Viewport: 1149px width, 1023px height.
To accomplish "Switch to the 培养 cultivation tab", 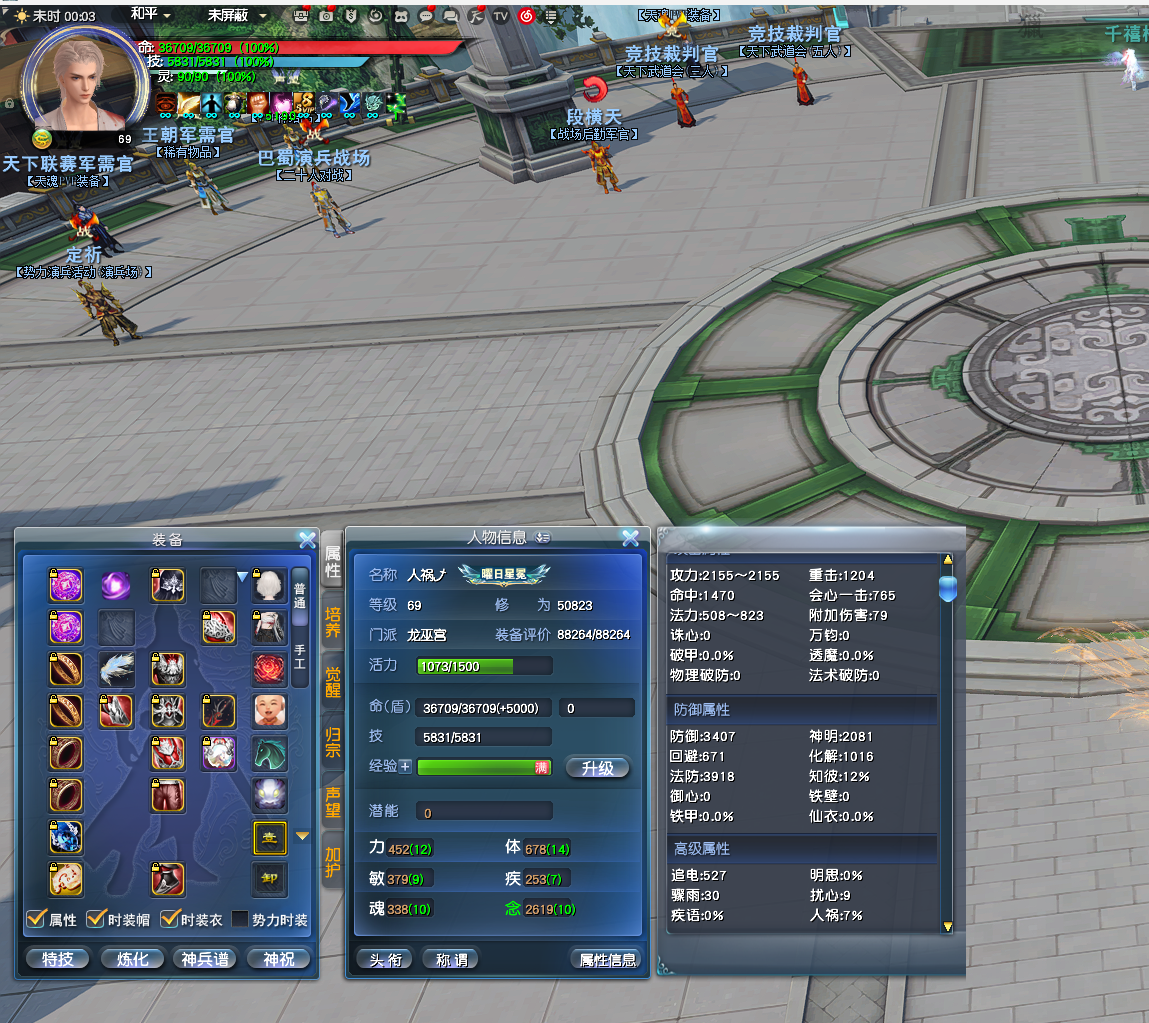I will [x=333, y=622].
